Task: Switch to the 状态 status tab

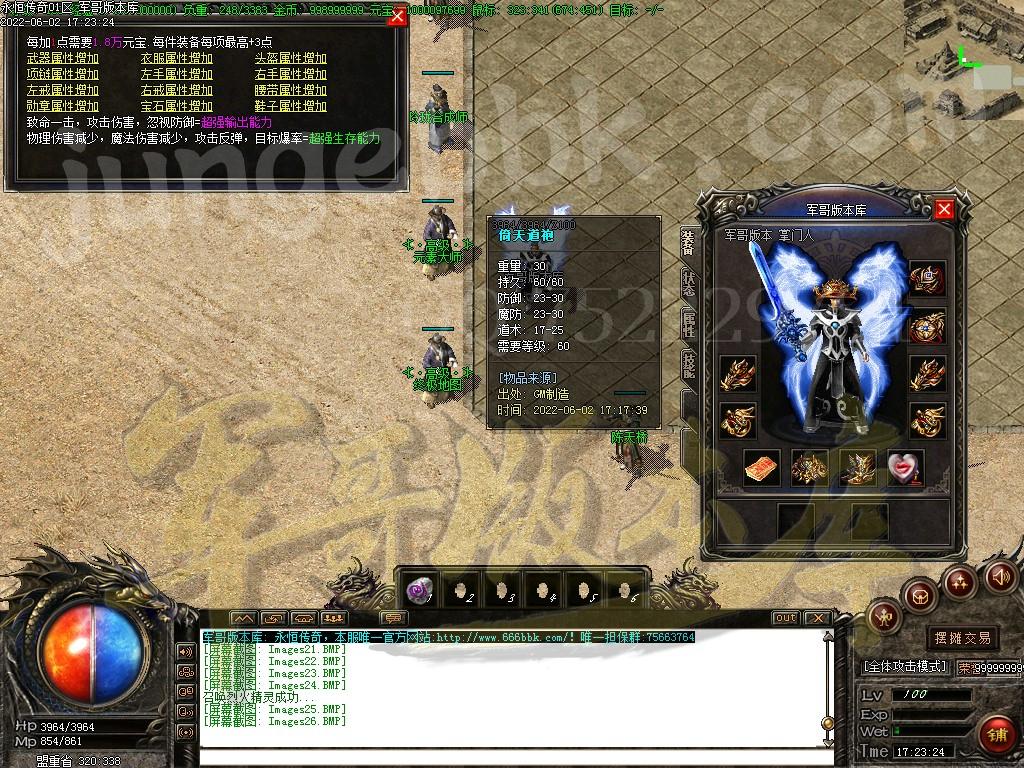Action: tap(689, 283)
